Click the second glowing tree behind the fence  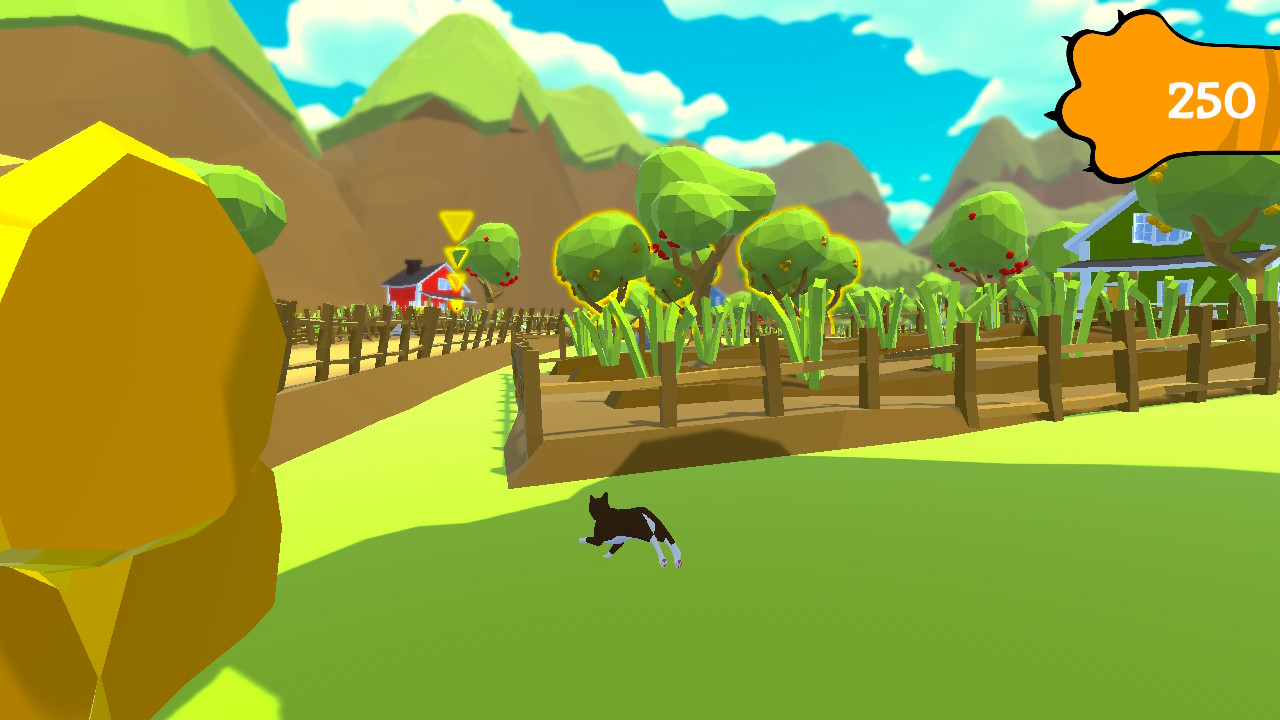[790, 250]
